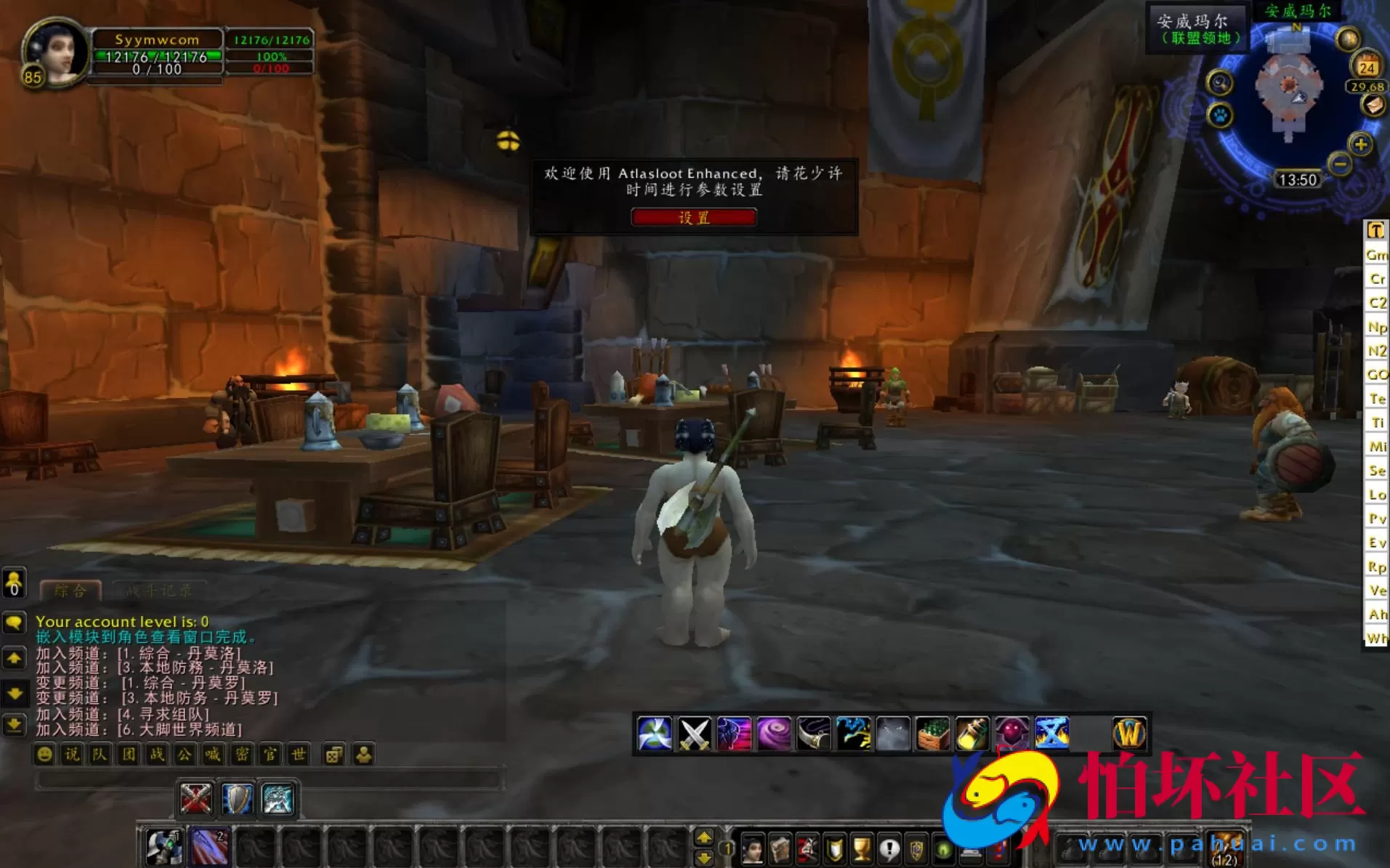Click the clock showing 13:50 below the minimap
Screen dimensions: 1390x868
click(1299, 179)
